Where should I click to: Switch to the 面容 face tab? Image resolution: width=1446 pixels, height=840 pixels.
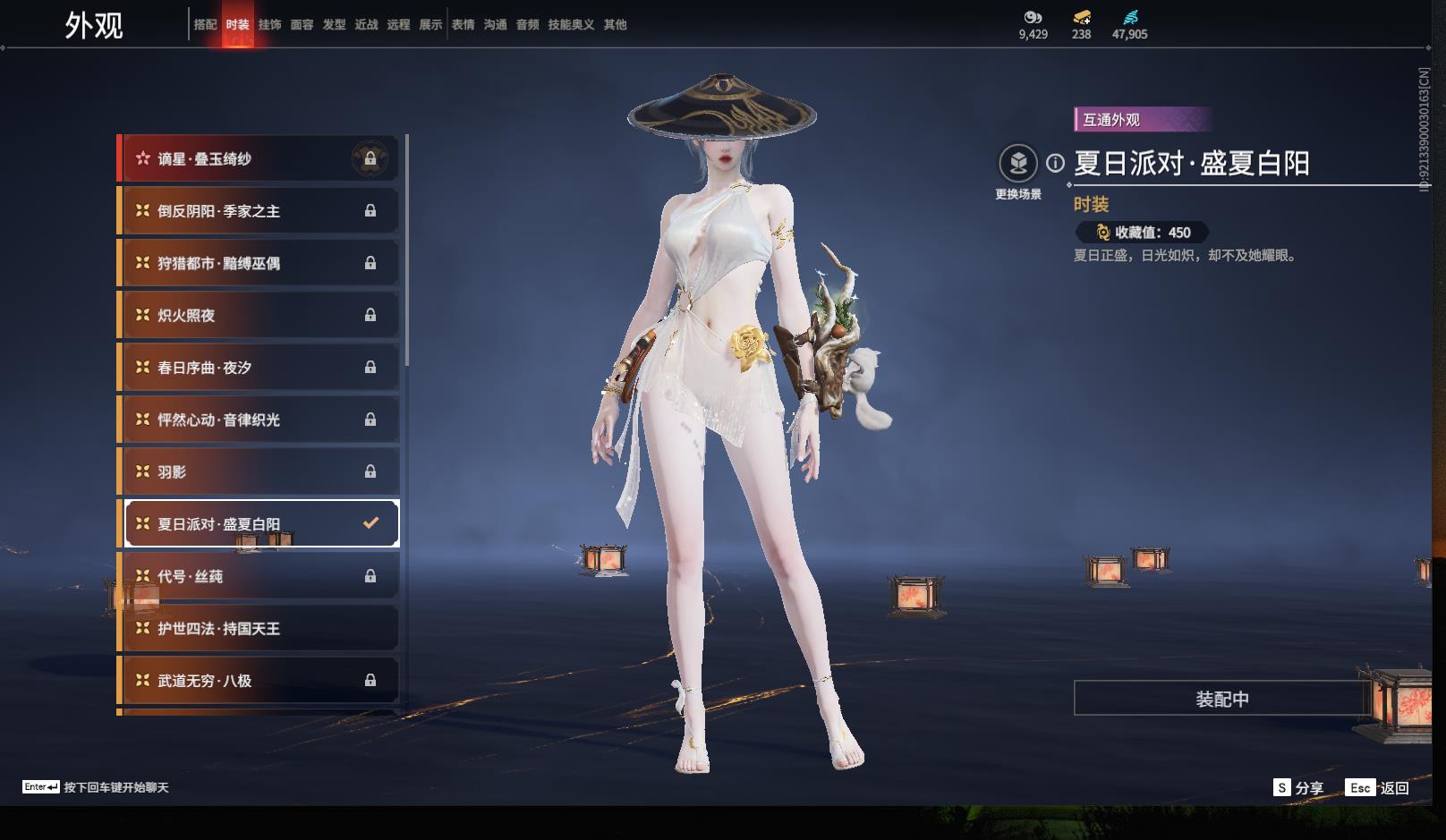(302, 25)
